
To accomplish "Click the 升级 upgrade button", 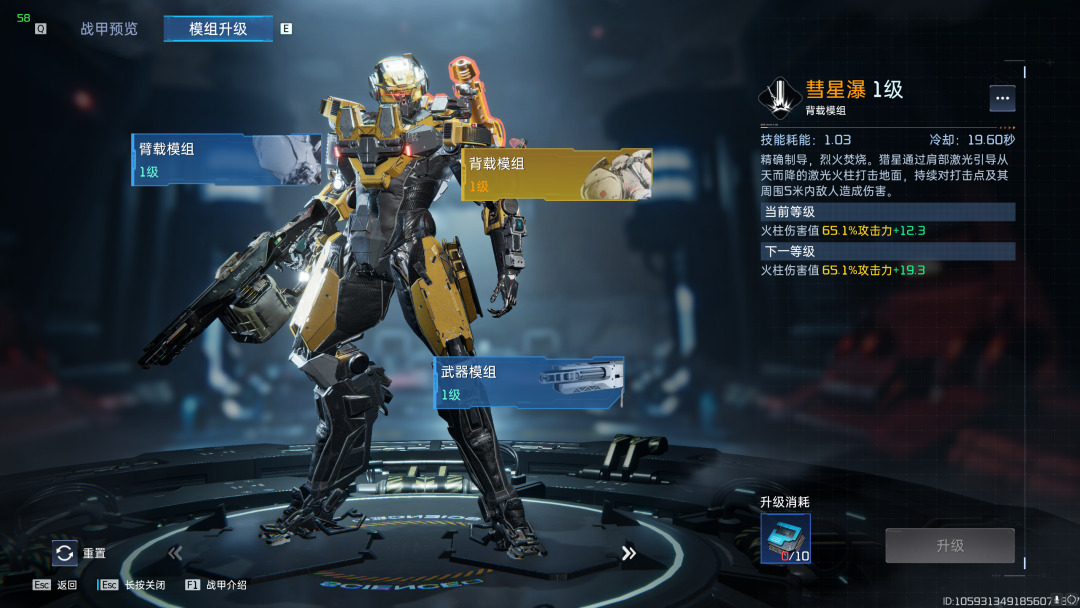I will [949, 546].
